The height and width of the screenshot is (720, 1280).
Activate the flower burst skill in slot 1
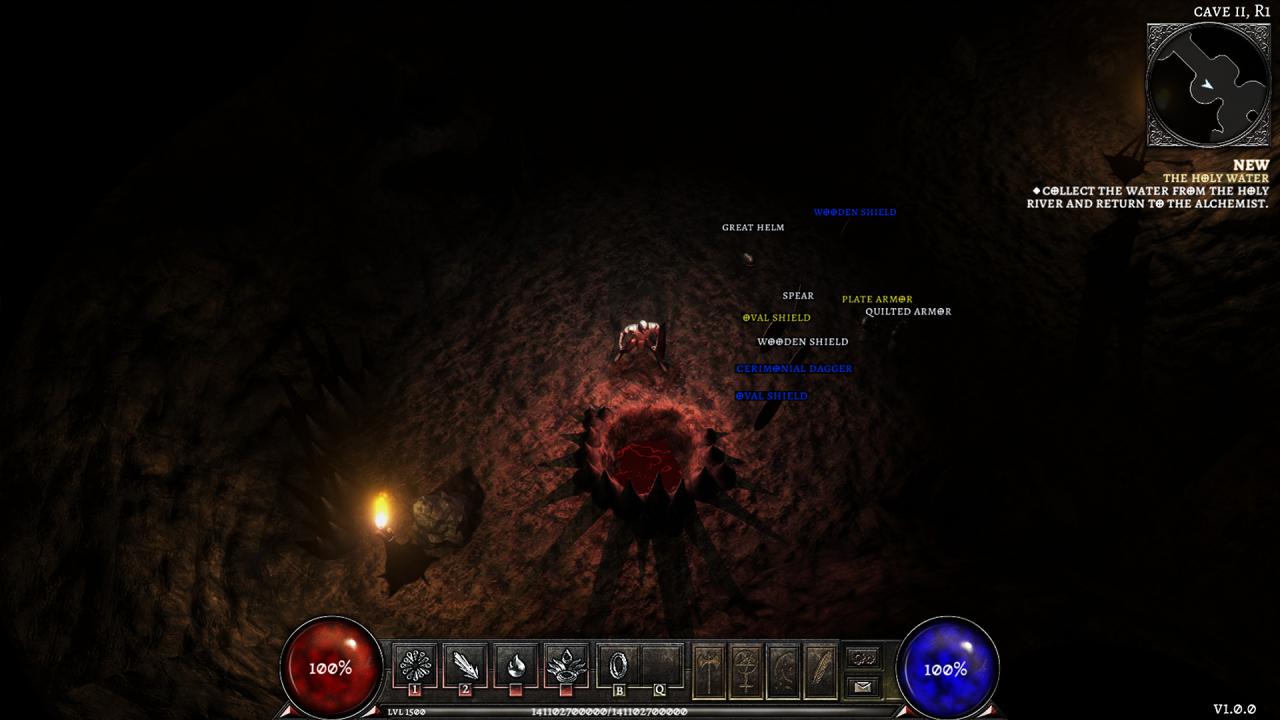413,664
